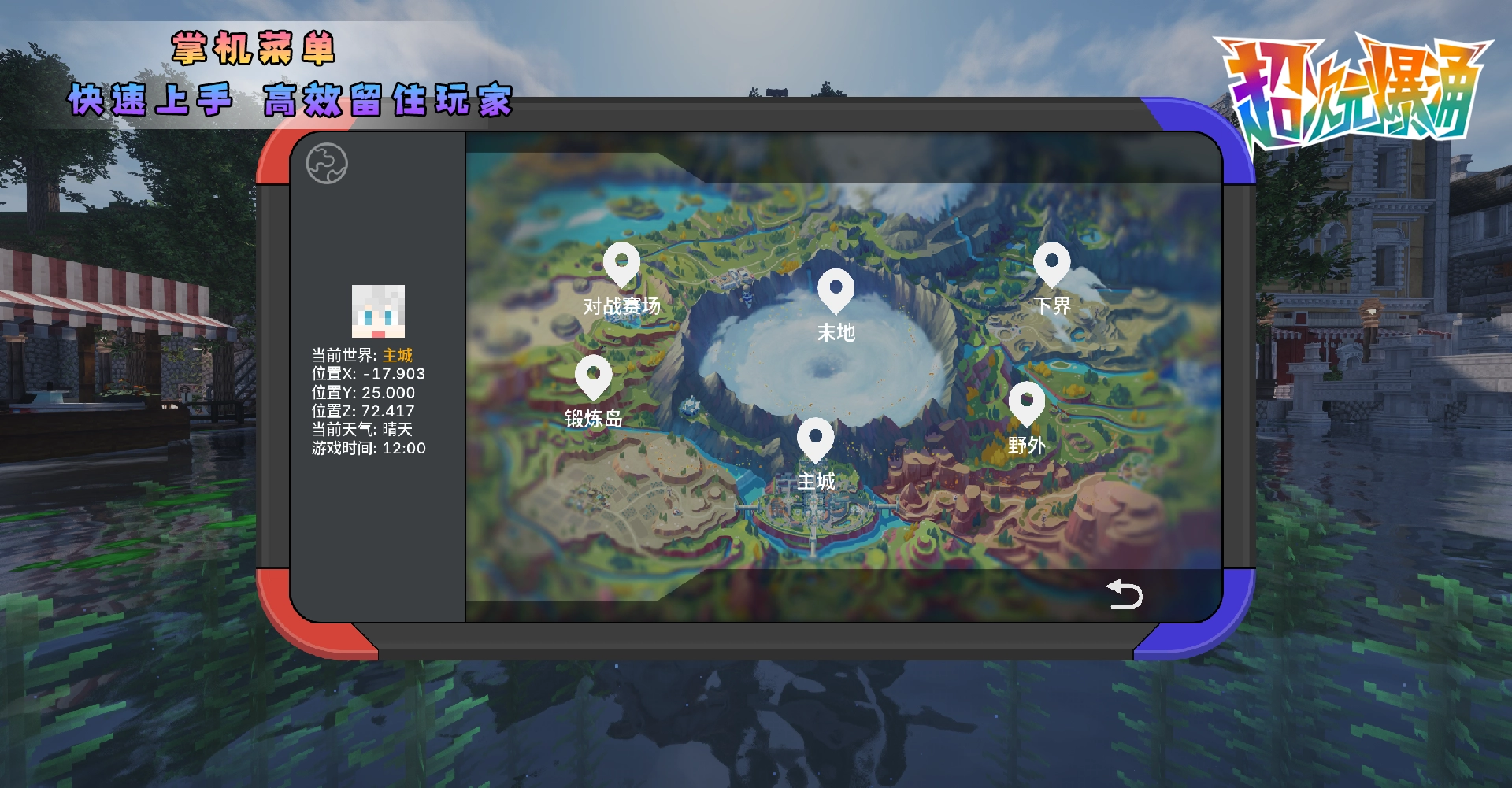
Task: Open the globe world icon
Action: tap(327, 164)
